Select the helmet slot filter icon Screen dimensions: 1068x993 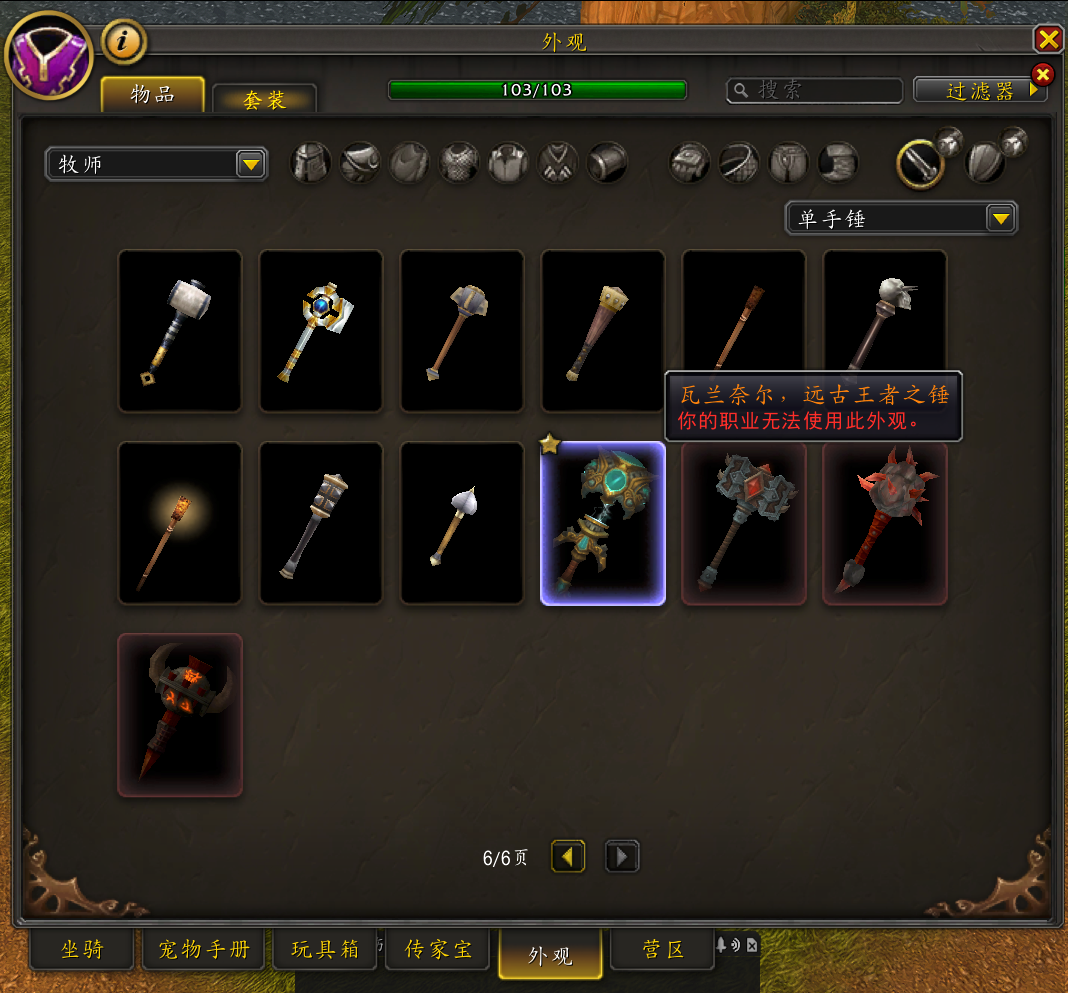coord(311,162)
